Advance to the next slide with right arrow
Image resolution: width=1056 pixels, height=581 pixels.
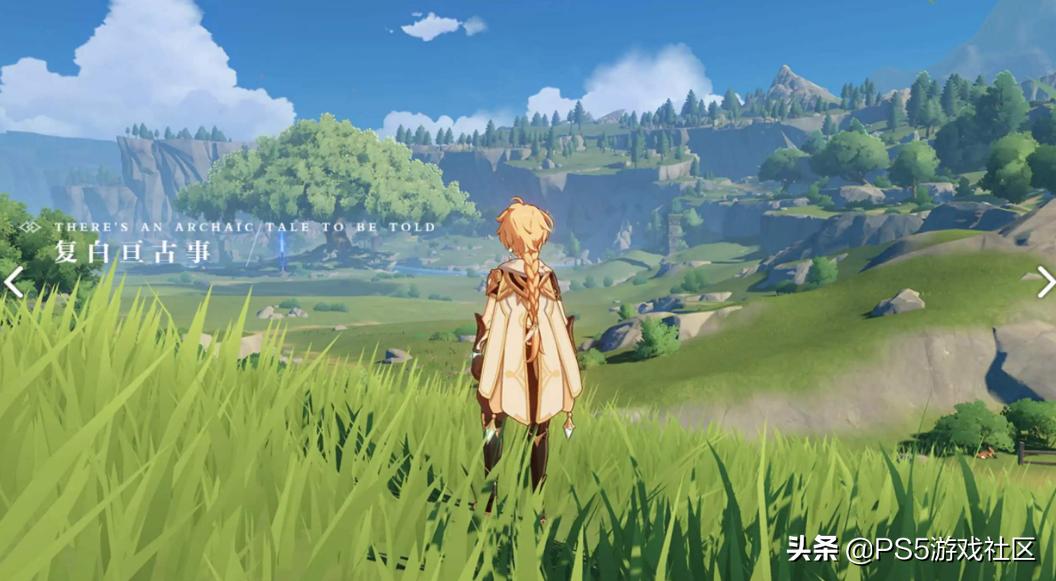pos(1045,282)
